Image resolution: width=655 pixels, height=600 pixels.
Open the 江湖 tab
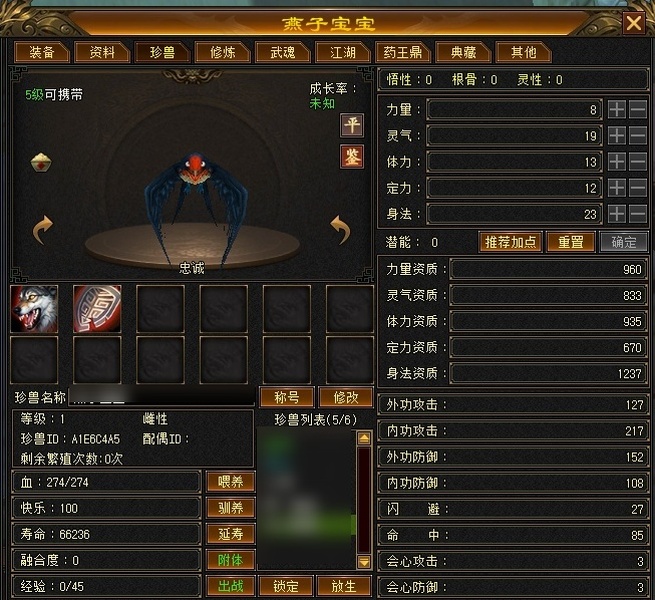tap(335, 52)
